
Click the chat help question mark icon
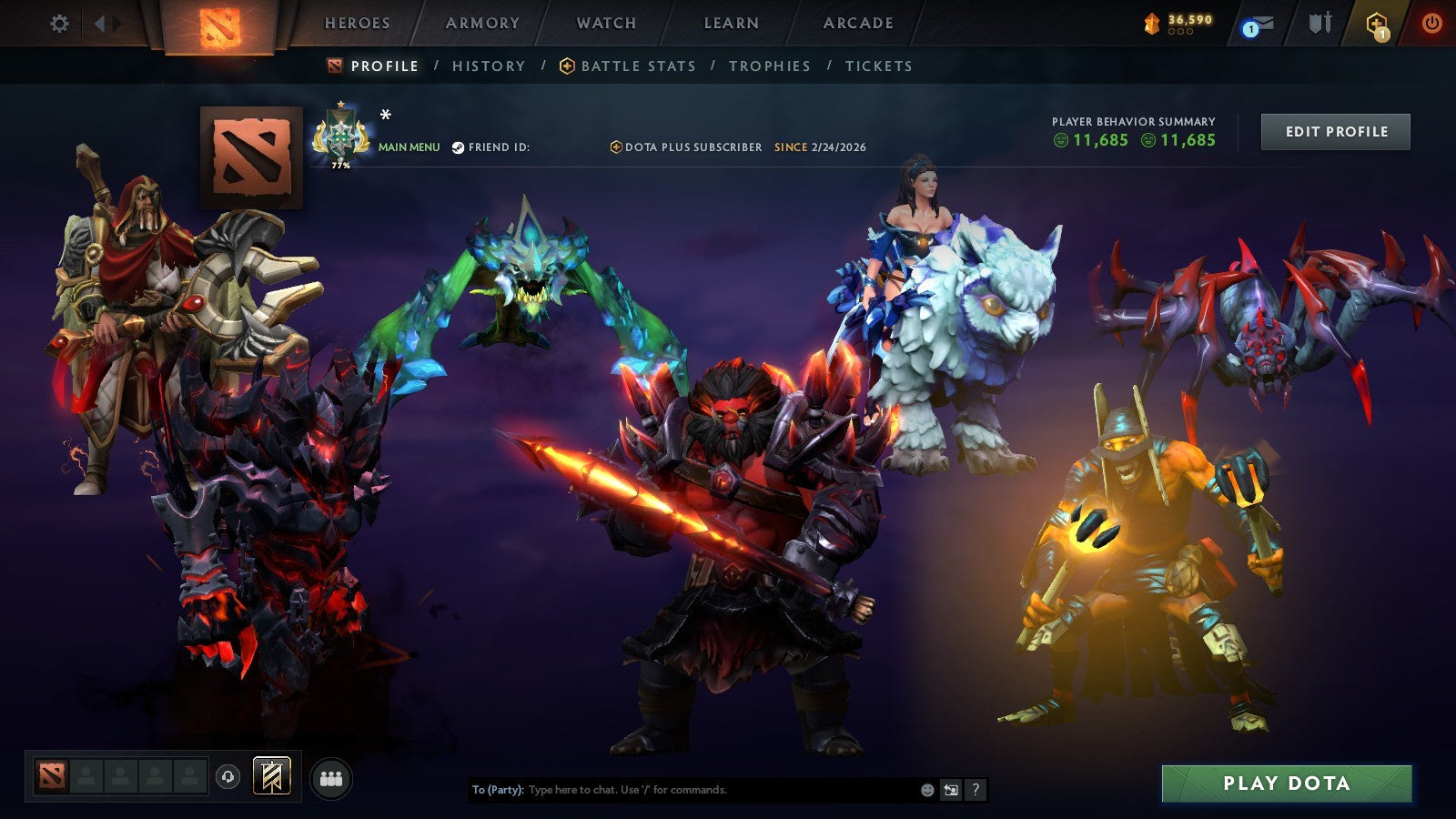(x=976, y=790)
